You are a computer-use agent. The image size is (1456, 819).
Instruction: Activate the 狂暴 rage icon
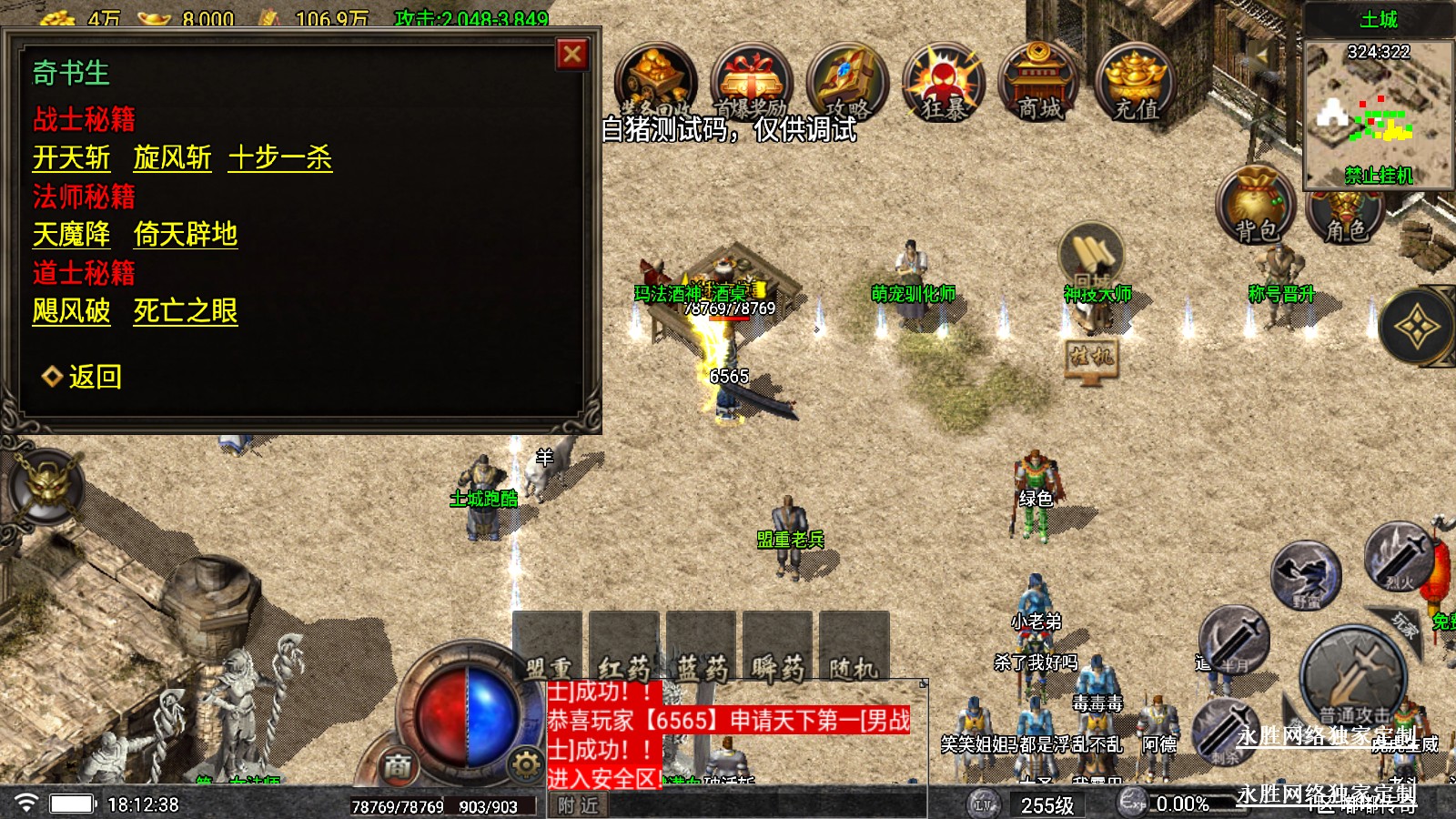[x=943, y=84]
